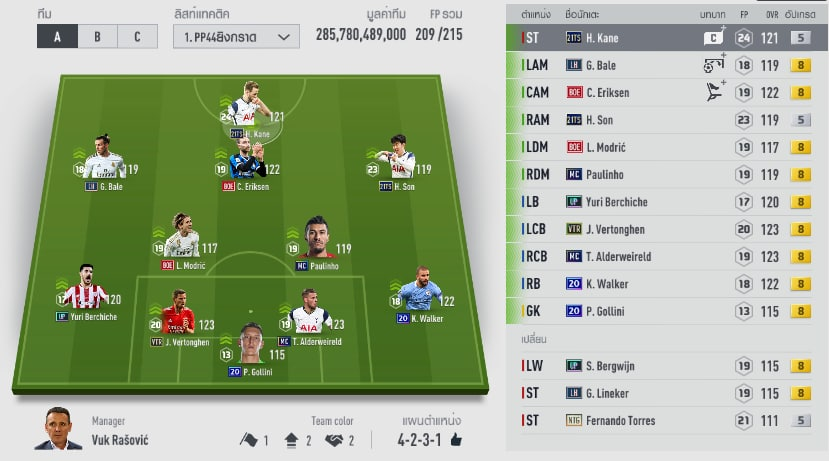829x461 pixels.
Task: Select K. Walker on the pitch
Action: click(x=419, y=297)
